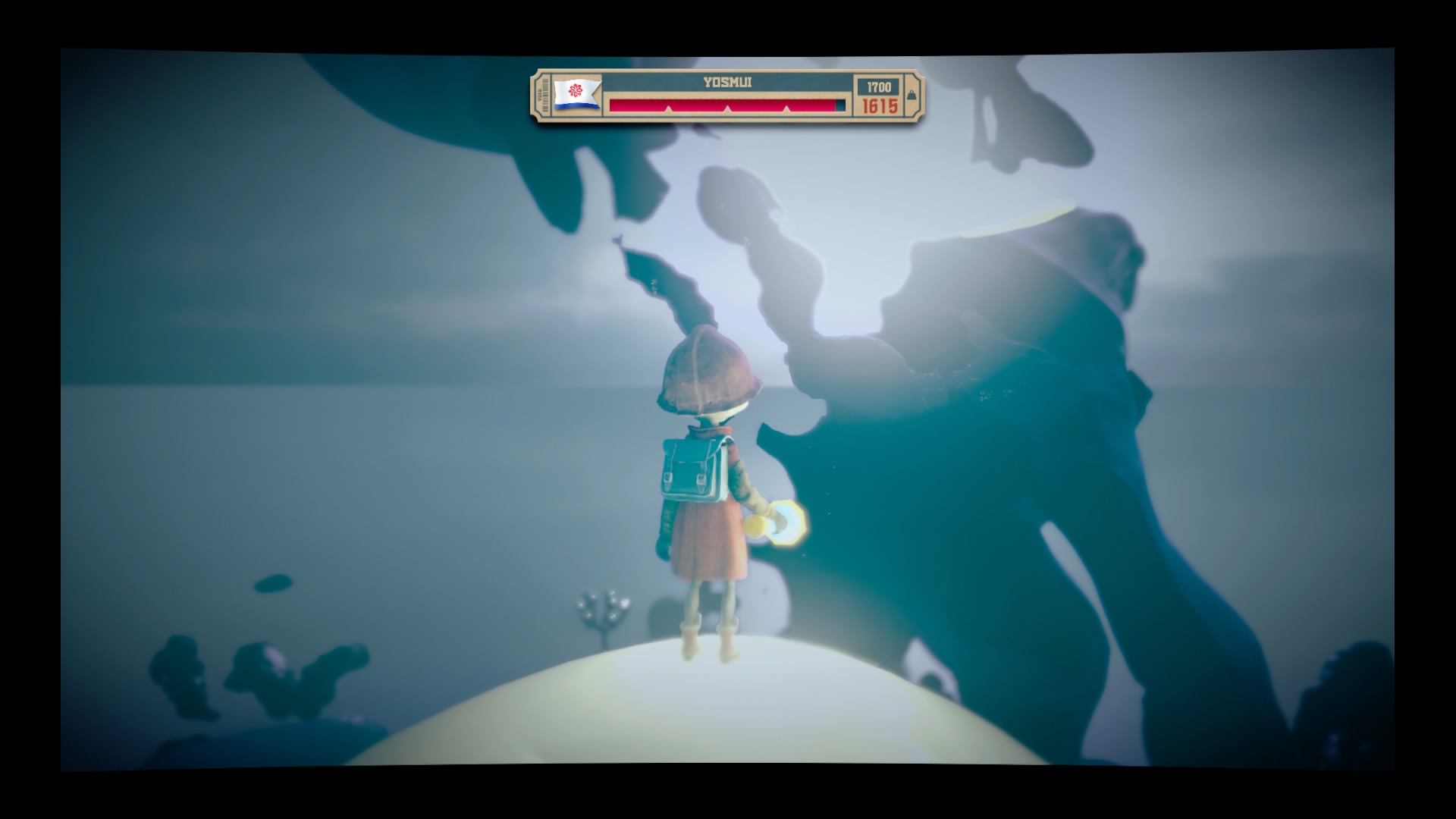The width and height of the screenshot is (1456, 819).
Task: Click the pink progress bar
Action: click(720, 104)
